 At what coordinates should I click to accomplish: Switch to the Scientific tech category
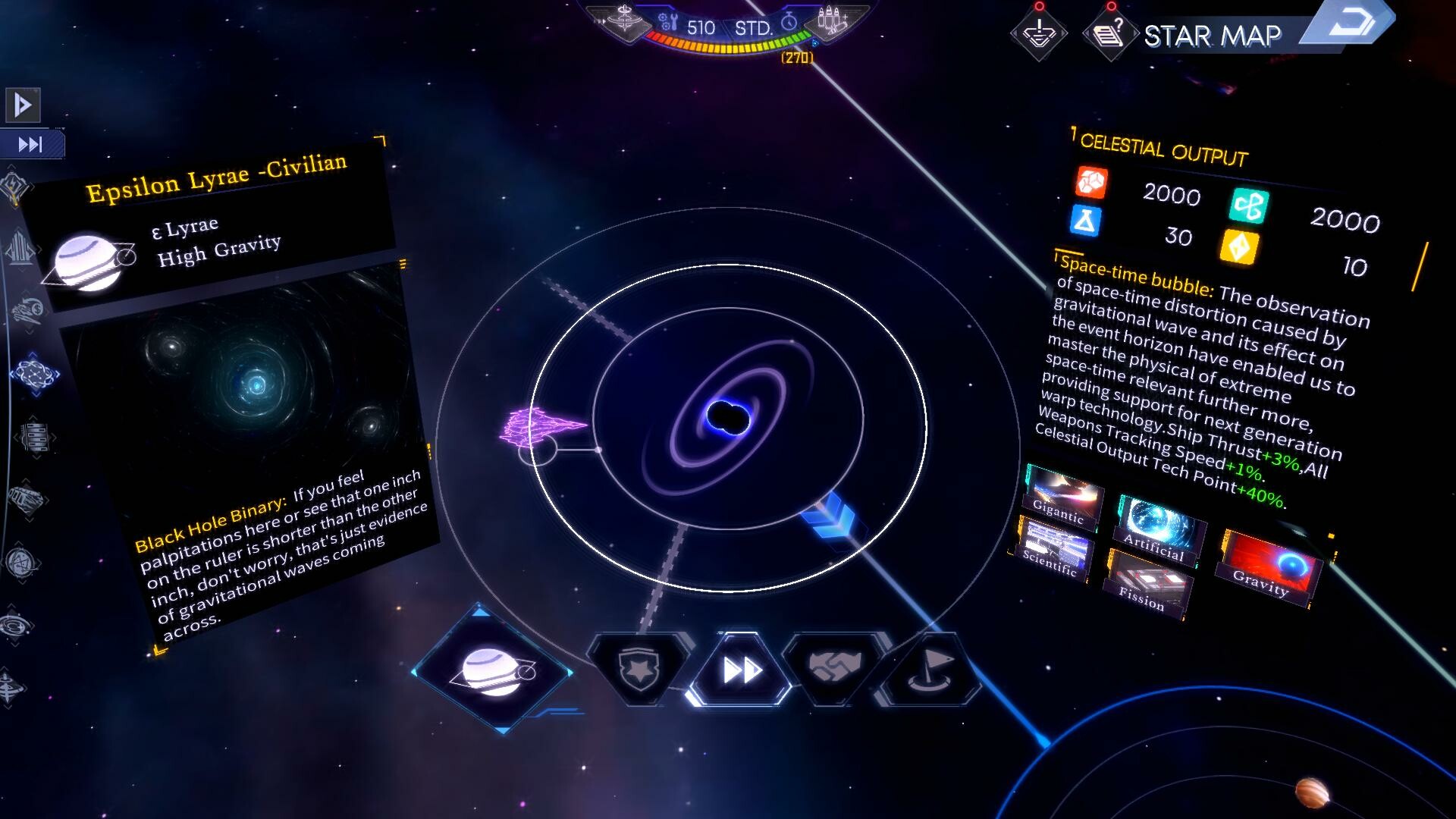coord(1056,548)
